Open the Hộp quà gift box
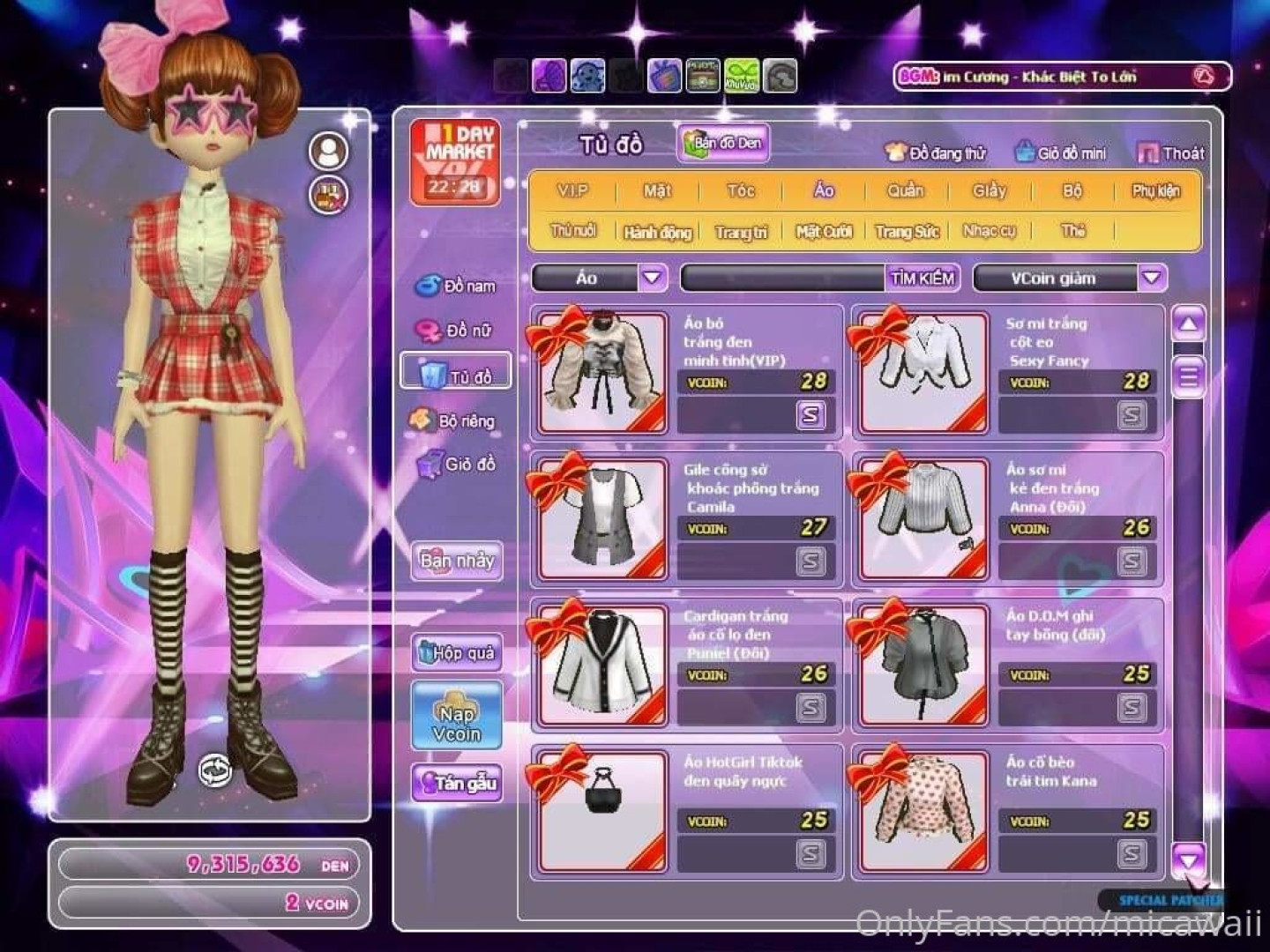 point(457,653)
